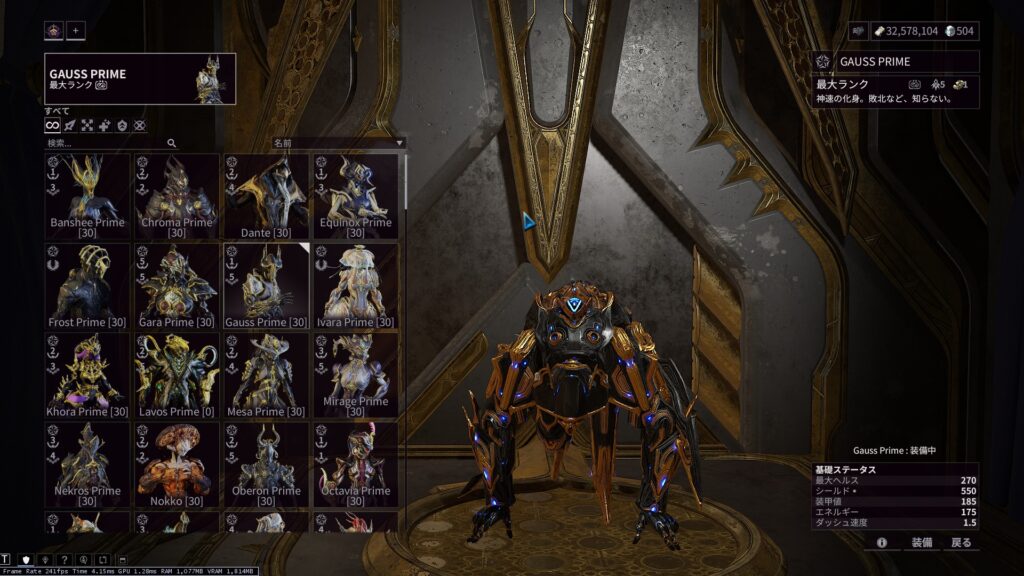The width and height of the screenshot is (1024, 576).
Task: Open the 名前 sort dropdown
Action: [x=338, y=143]
